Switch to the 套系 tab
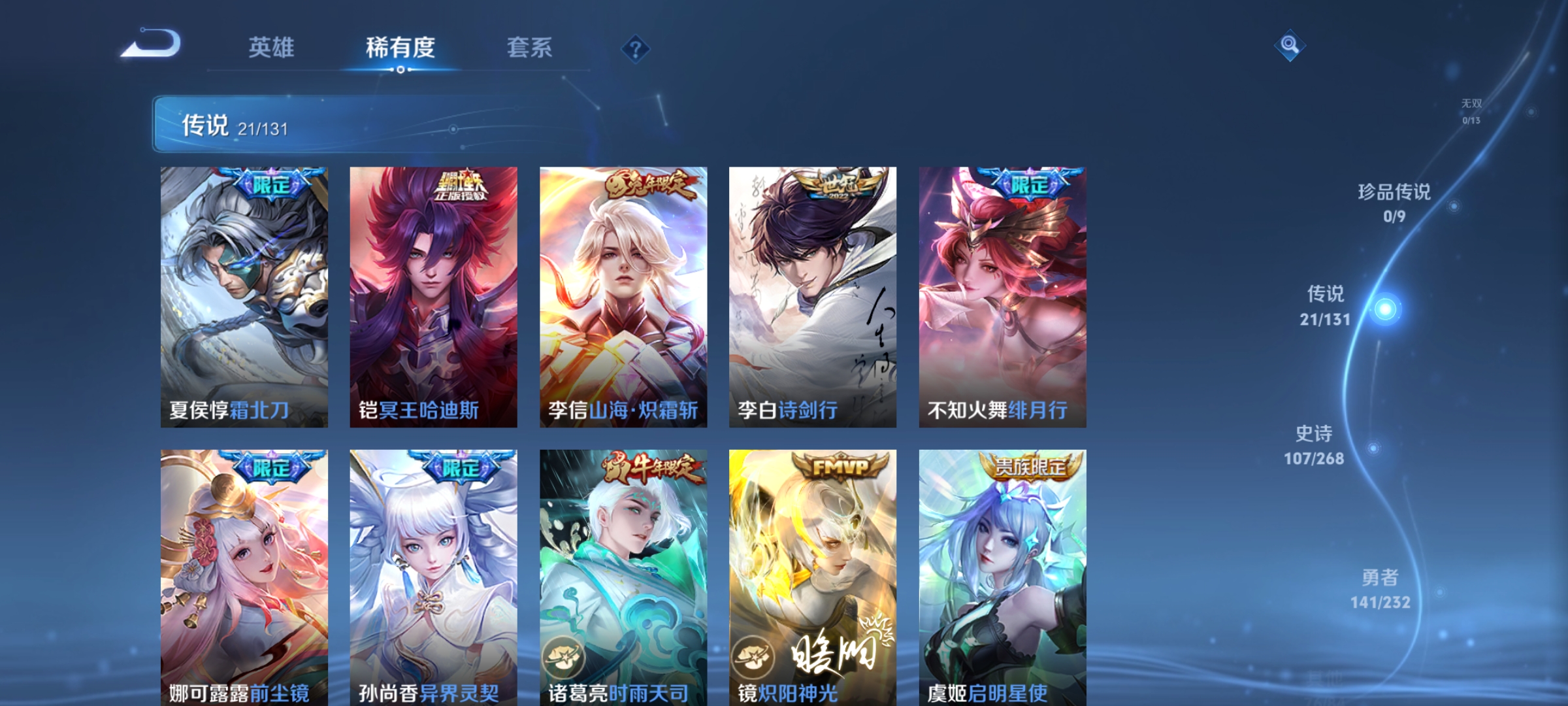Viewport: 1568px width, 706px height. pos(531,47)
